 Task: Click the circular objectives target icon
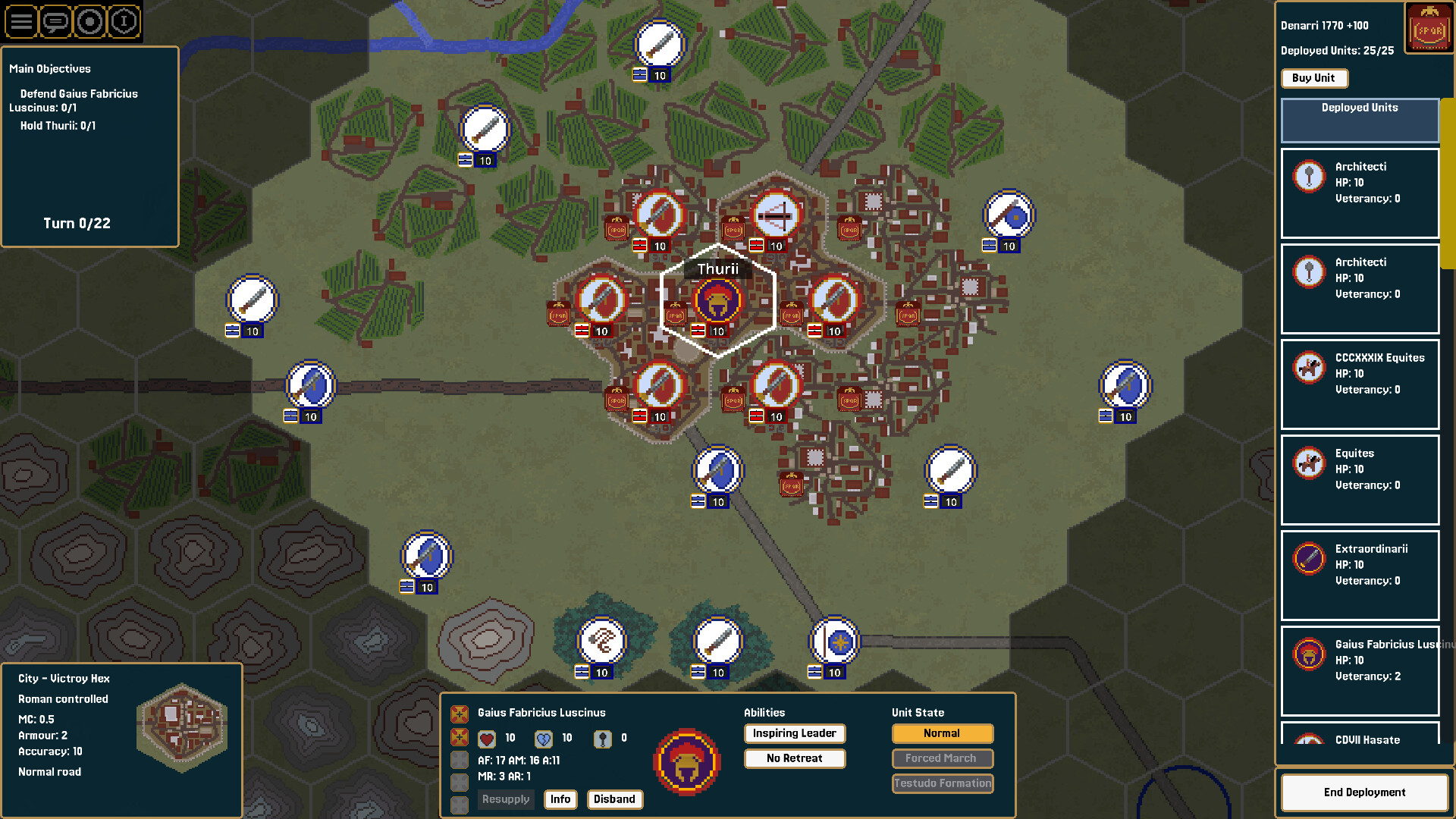point(90,22)
